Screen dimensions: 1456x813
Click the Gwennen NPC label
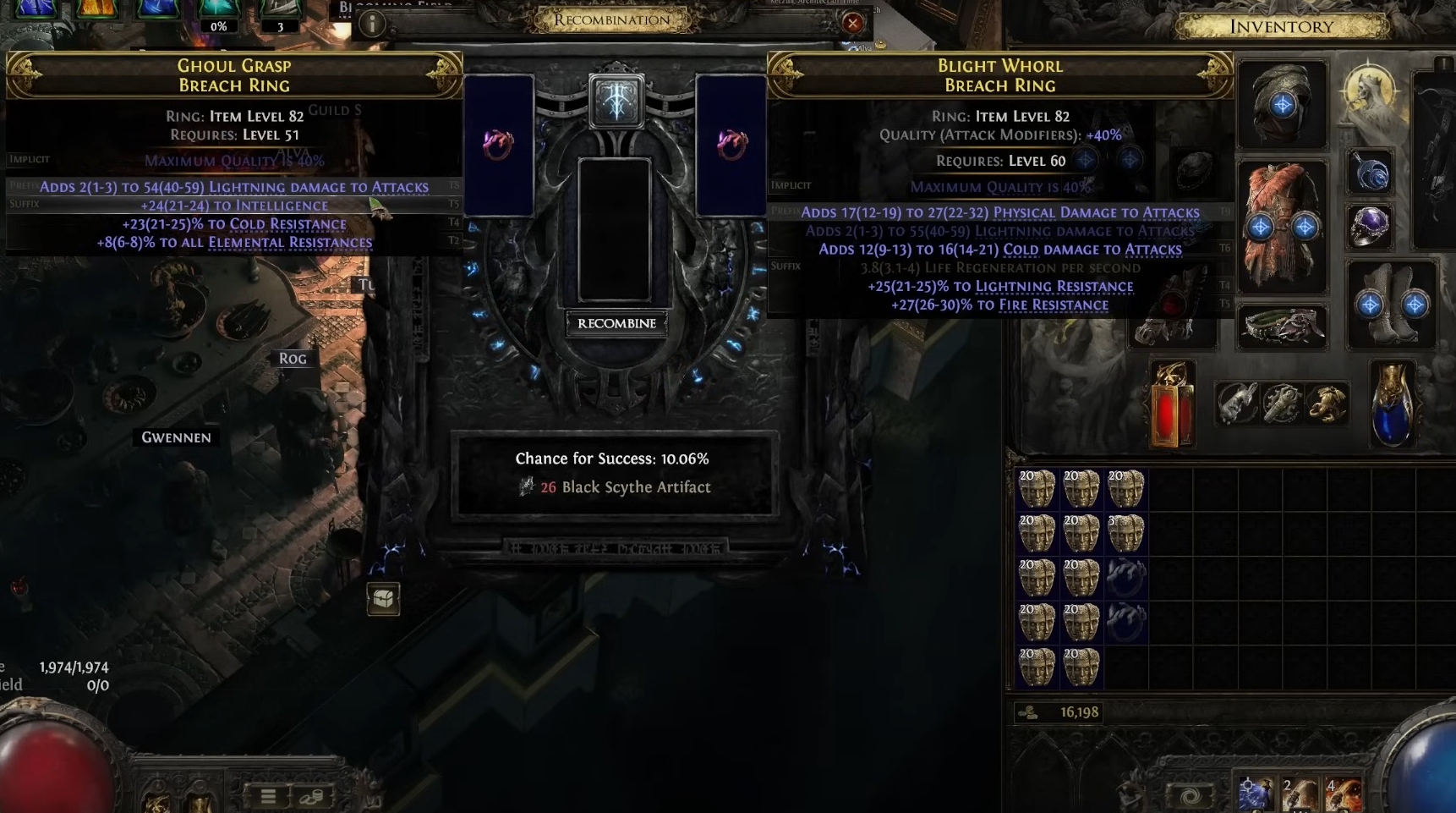point(175,437)
